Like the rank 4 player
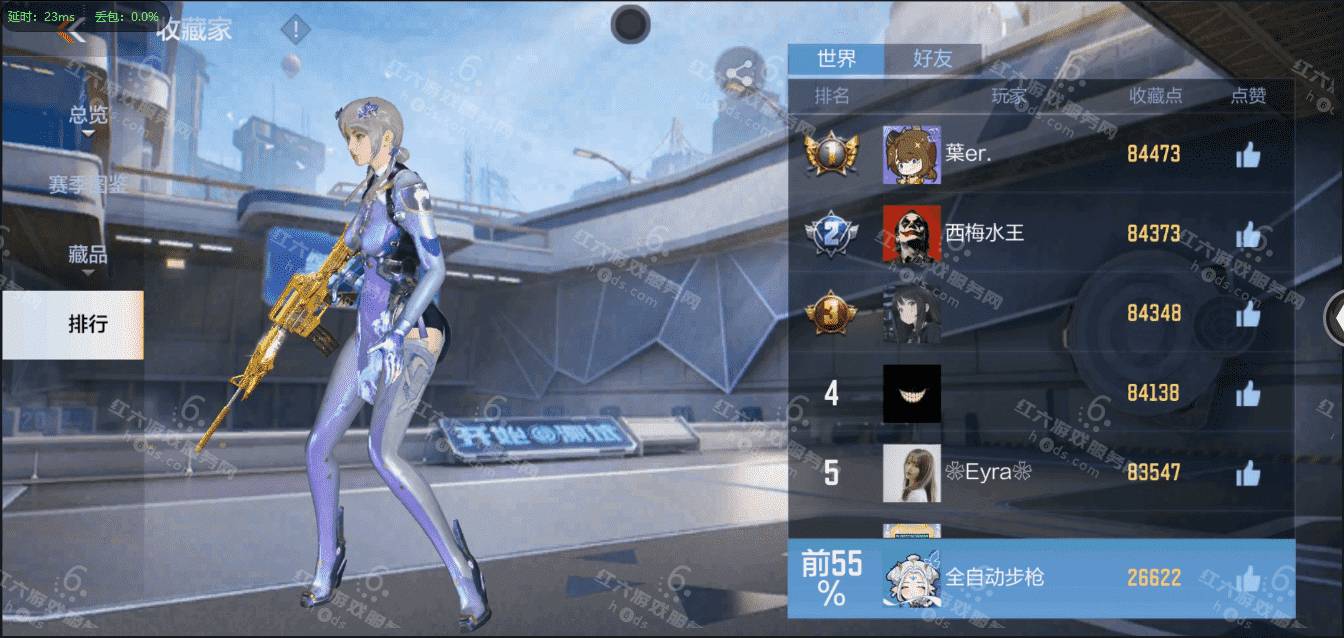This screenshot has height=638, width=1344. tap(1247, 394)
